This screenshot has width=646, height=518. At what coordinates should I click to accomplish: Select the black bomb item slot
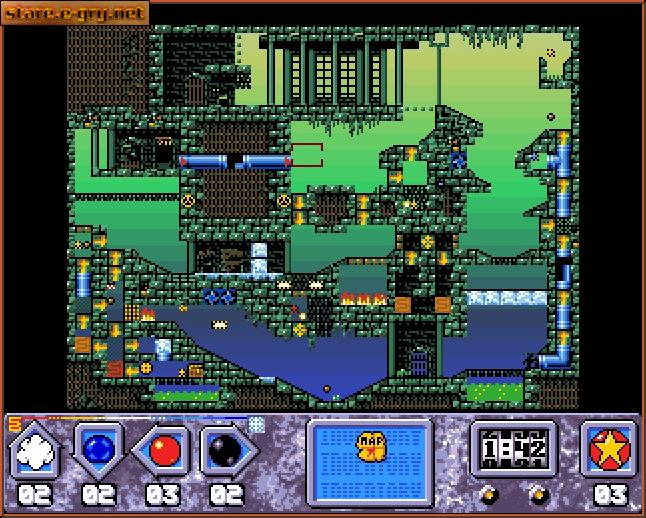(x=226, y=451)
